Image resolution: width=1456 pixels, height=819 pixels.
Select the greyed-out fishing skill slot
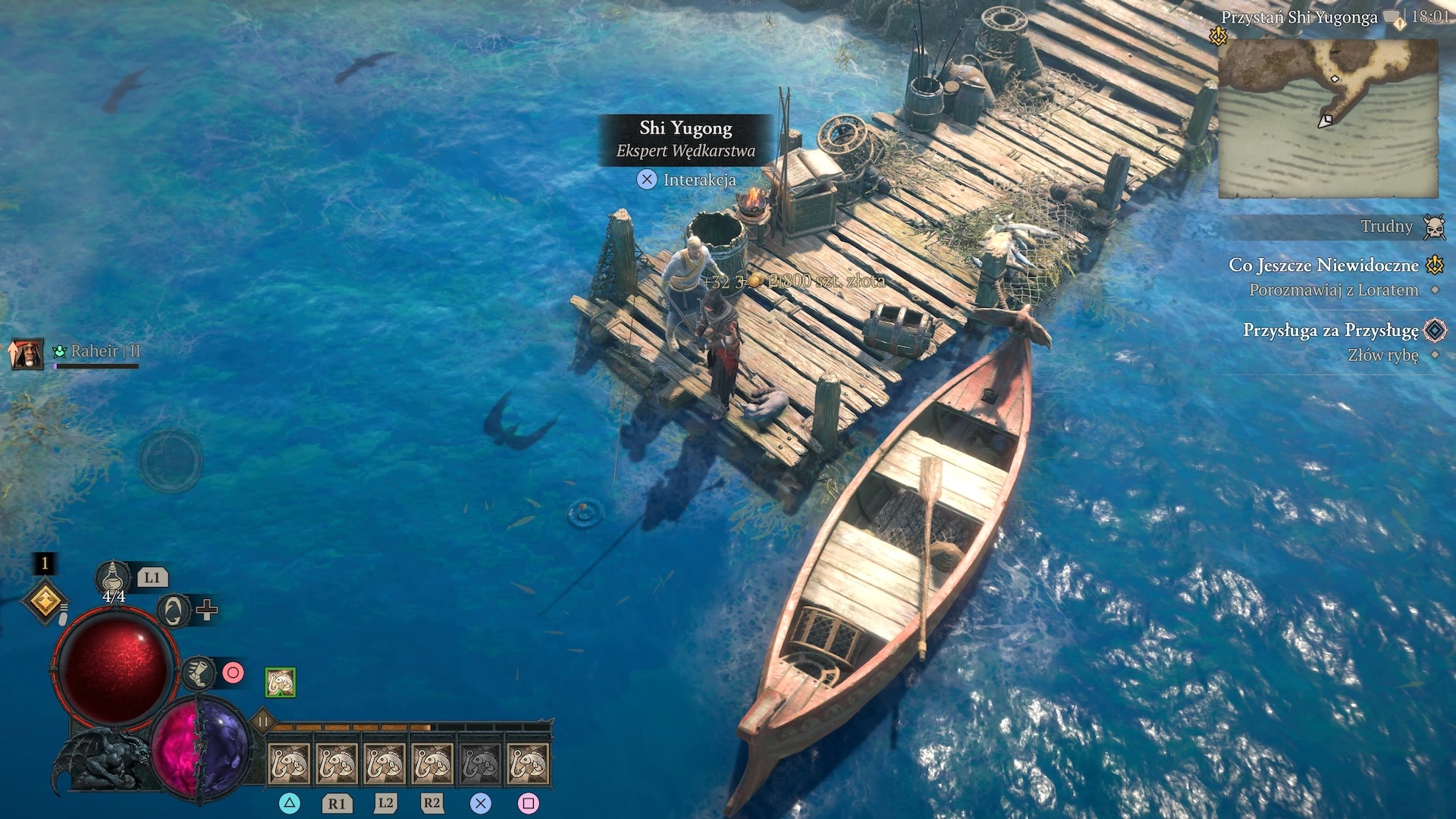pyautogui.click(x=480, y=763)
